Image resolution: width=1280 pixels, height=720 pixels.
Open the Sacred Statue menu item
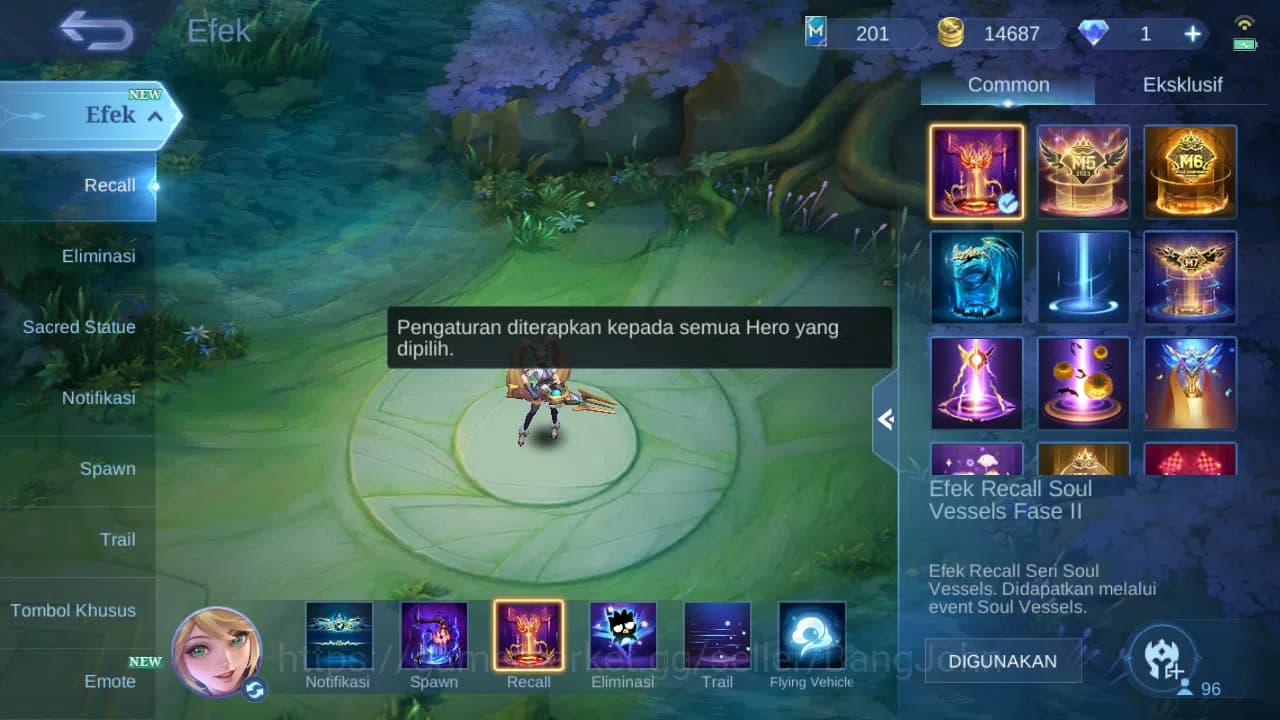click(79, 327)
